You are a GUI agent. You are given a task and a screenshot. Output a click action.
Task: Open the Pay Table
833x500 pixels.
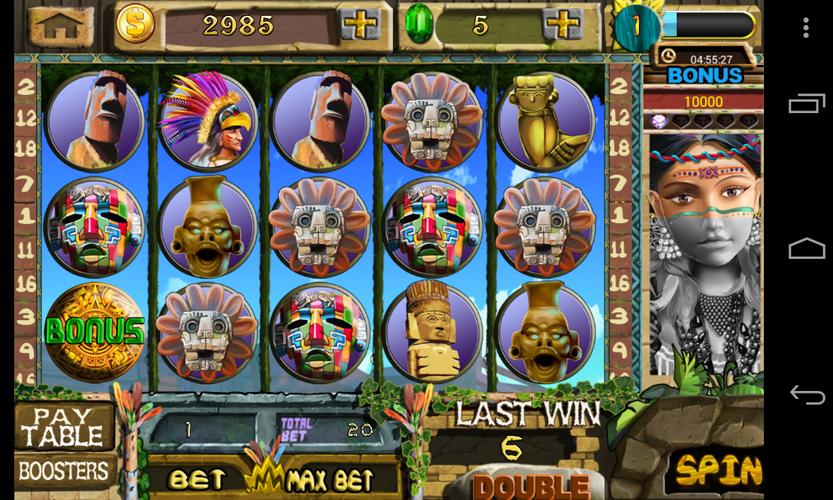coord(63,425)
